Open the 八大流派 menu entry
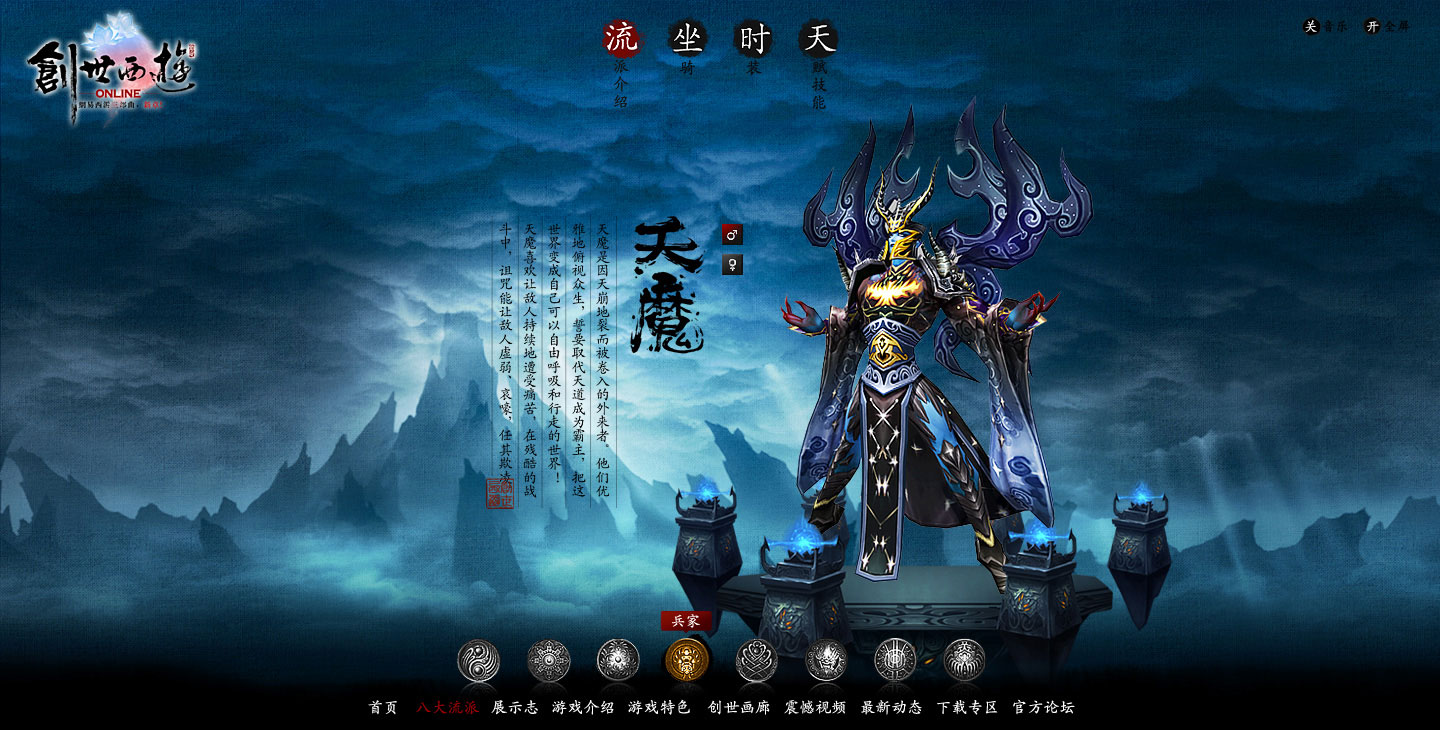Viewport: 1440px width, 730px height. [x=447, y=707]
